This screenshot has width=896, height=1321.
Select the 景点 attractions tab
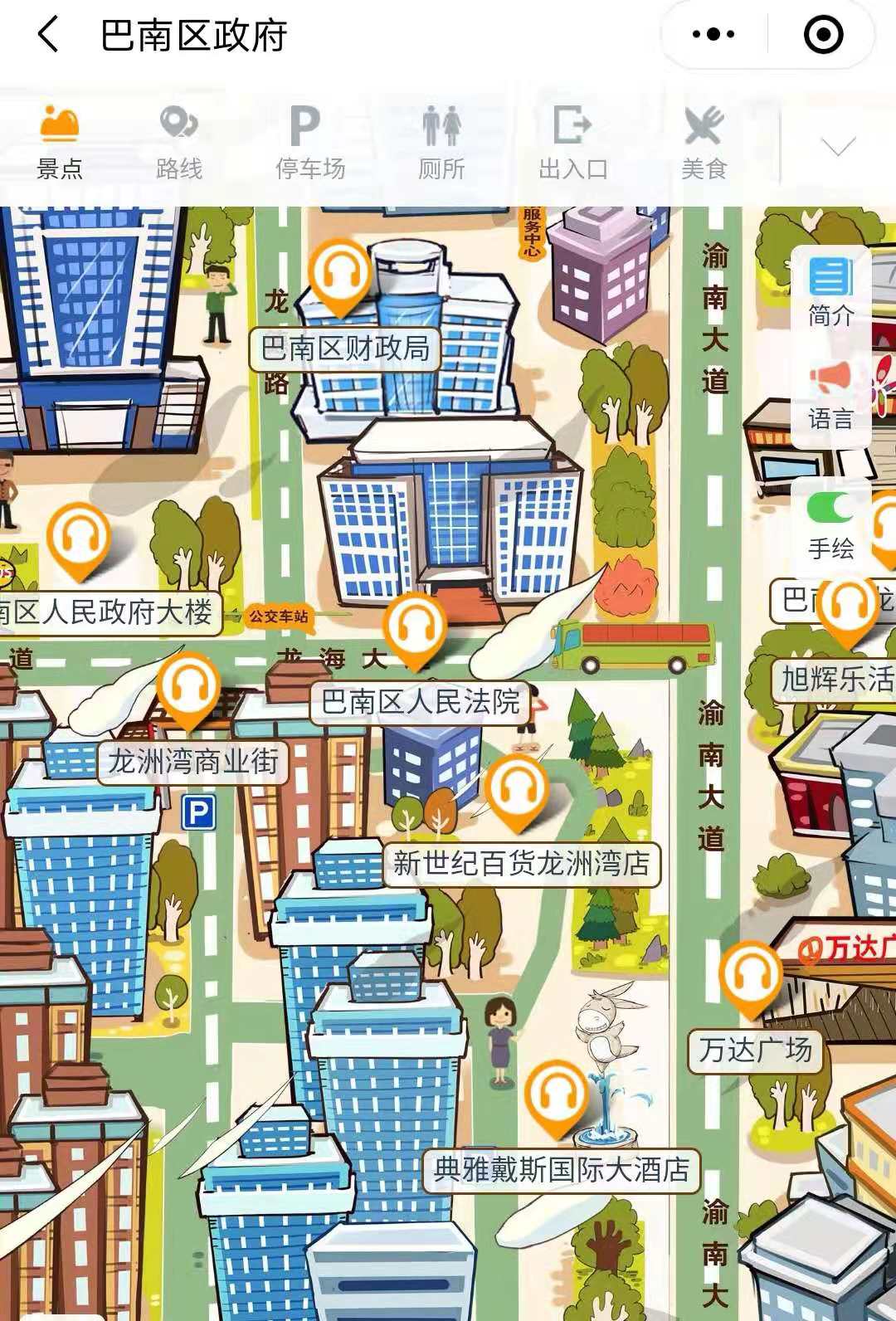coord(59,144)
